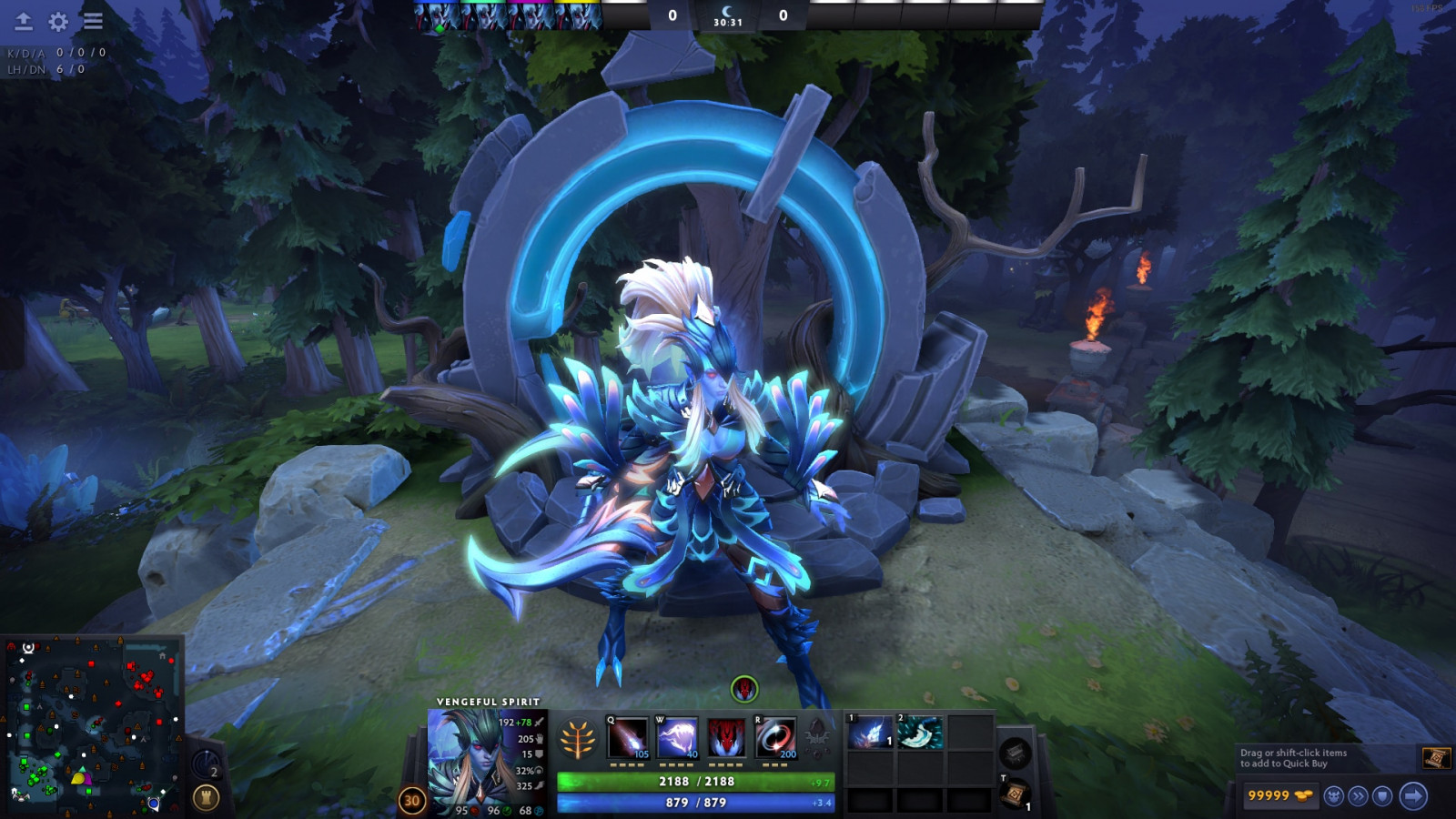Select the courier via its head icon

pos(1334,796)
